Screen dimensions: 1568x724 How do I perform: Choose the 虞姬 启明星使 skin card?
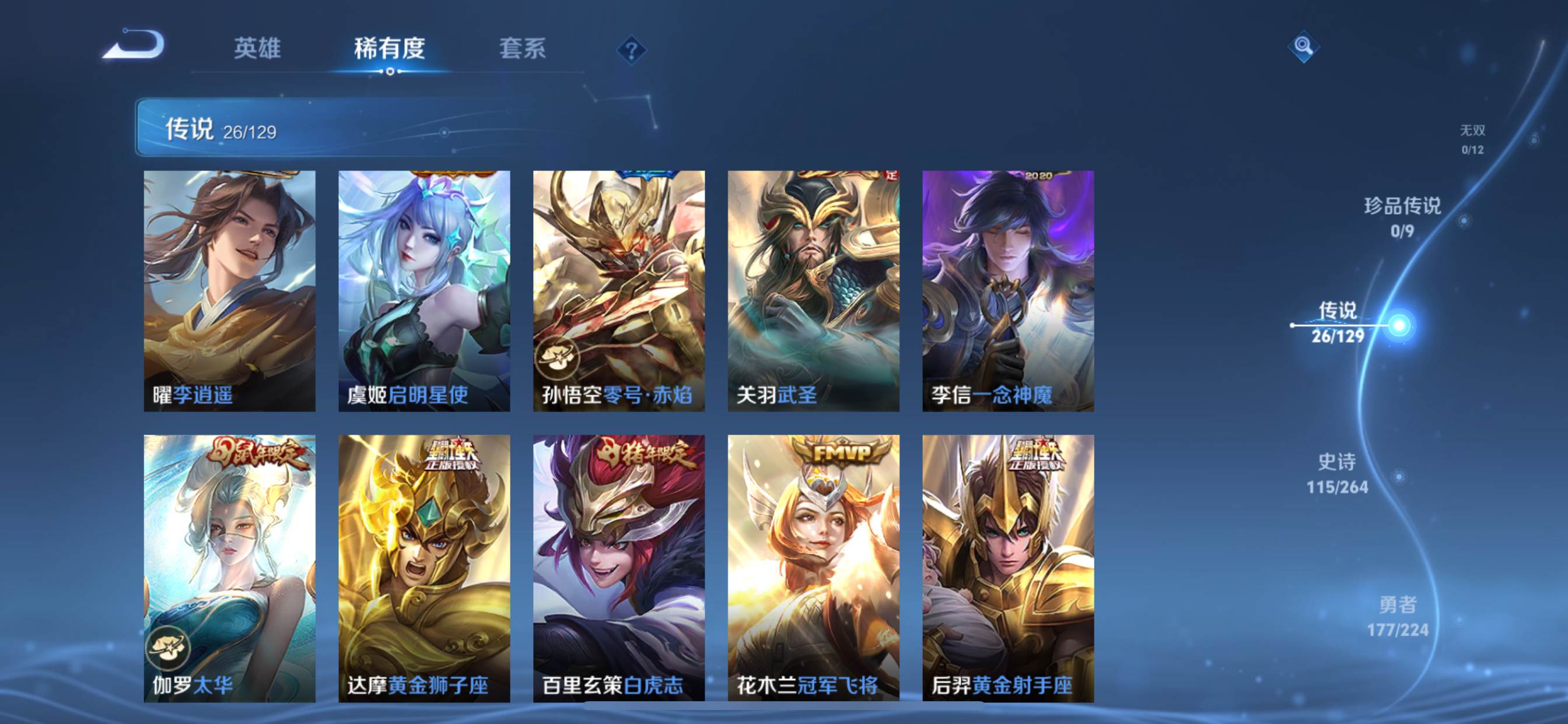point(424,291)
